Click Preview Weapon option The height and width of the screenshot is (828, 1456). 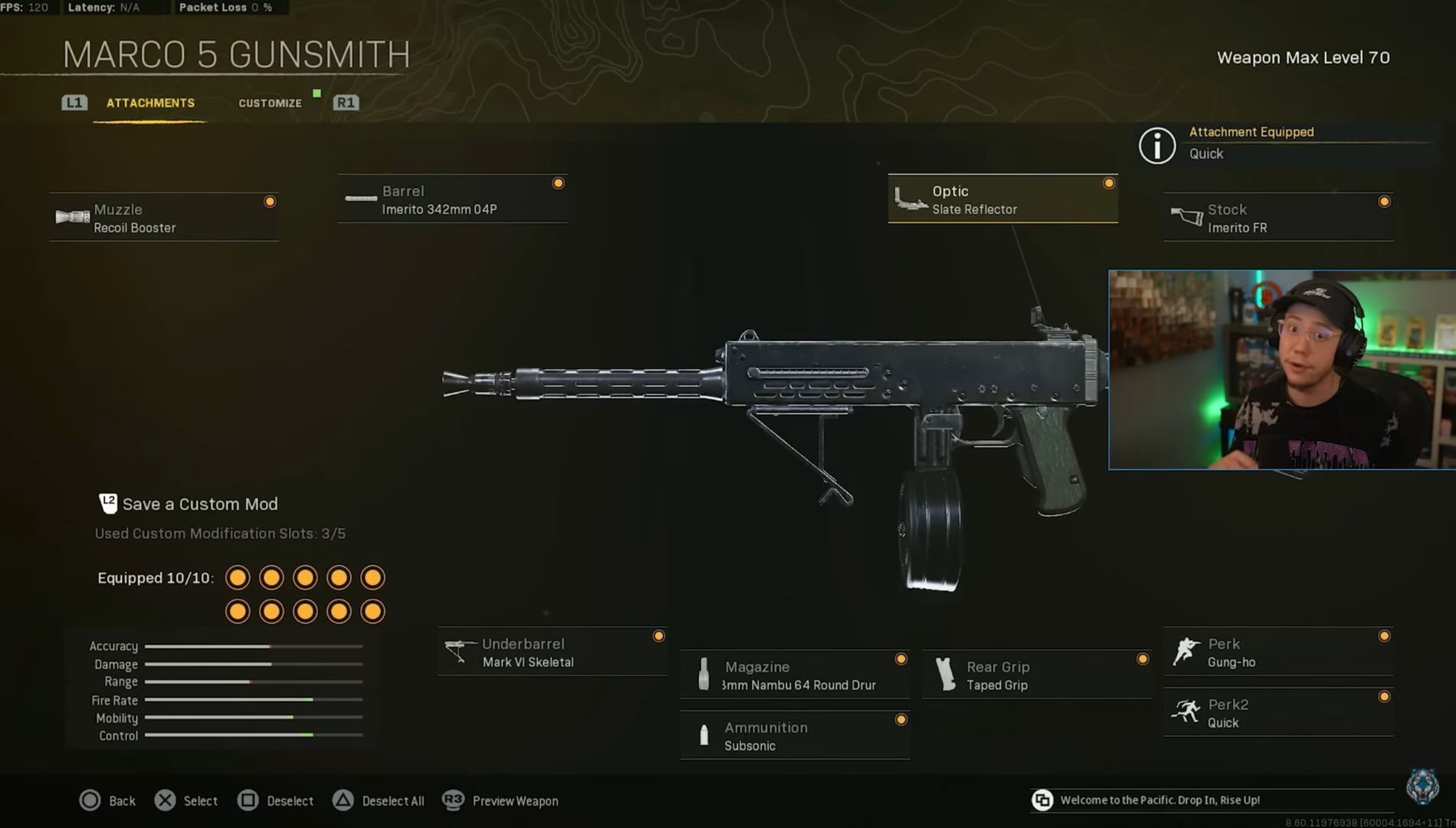coord(500,801)
